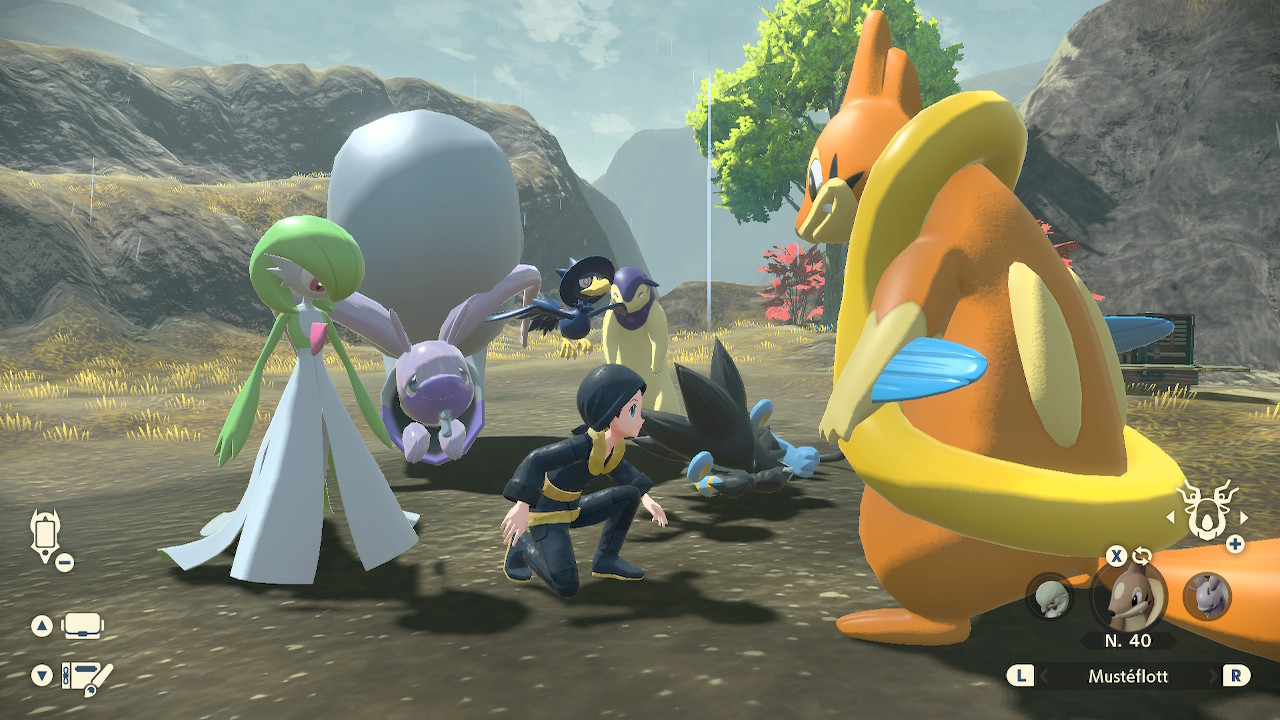Click the Mustéflott name bar

[x=1128, y=676]
